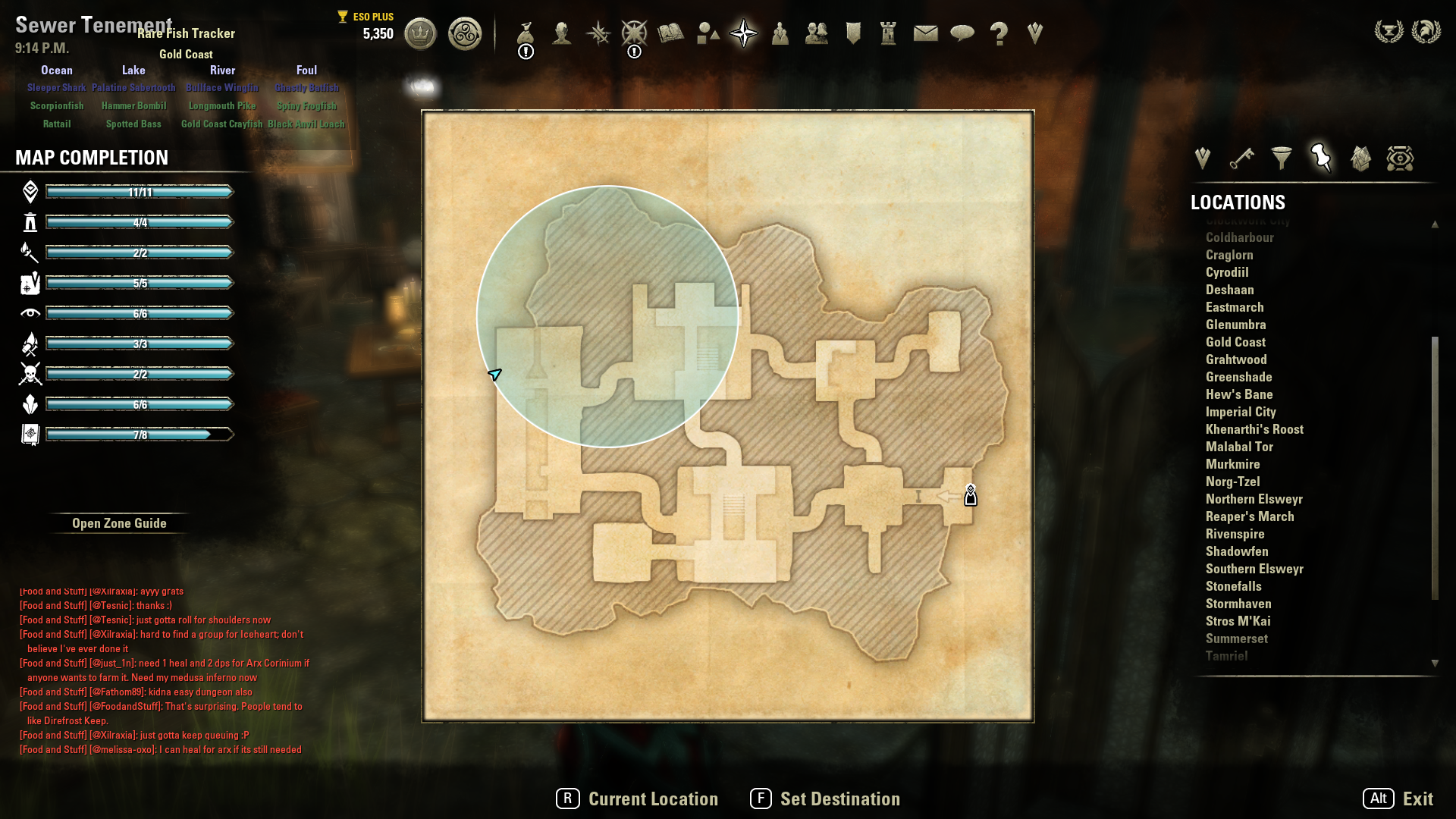Pick Summerset from the locations list
Image resolution: width=1456 pixels, height=819 pixels.
[x=1236, y=639]
